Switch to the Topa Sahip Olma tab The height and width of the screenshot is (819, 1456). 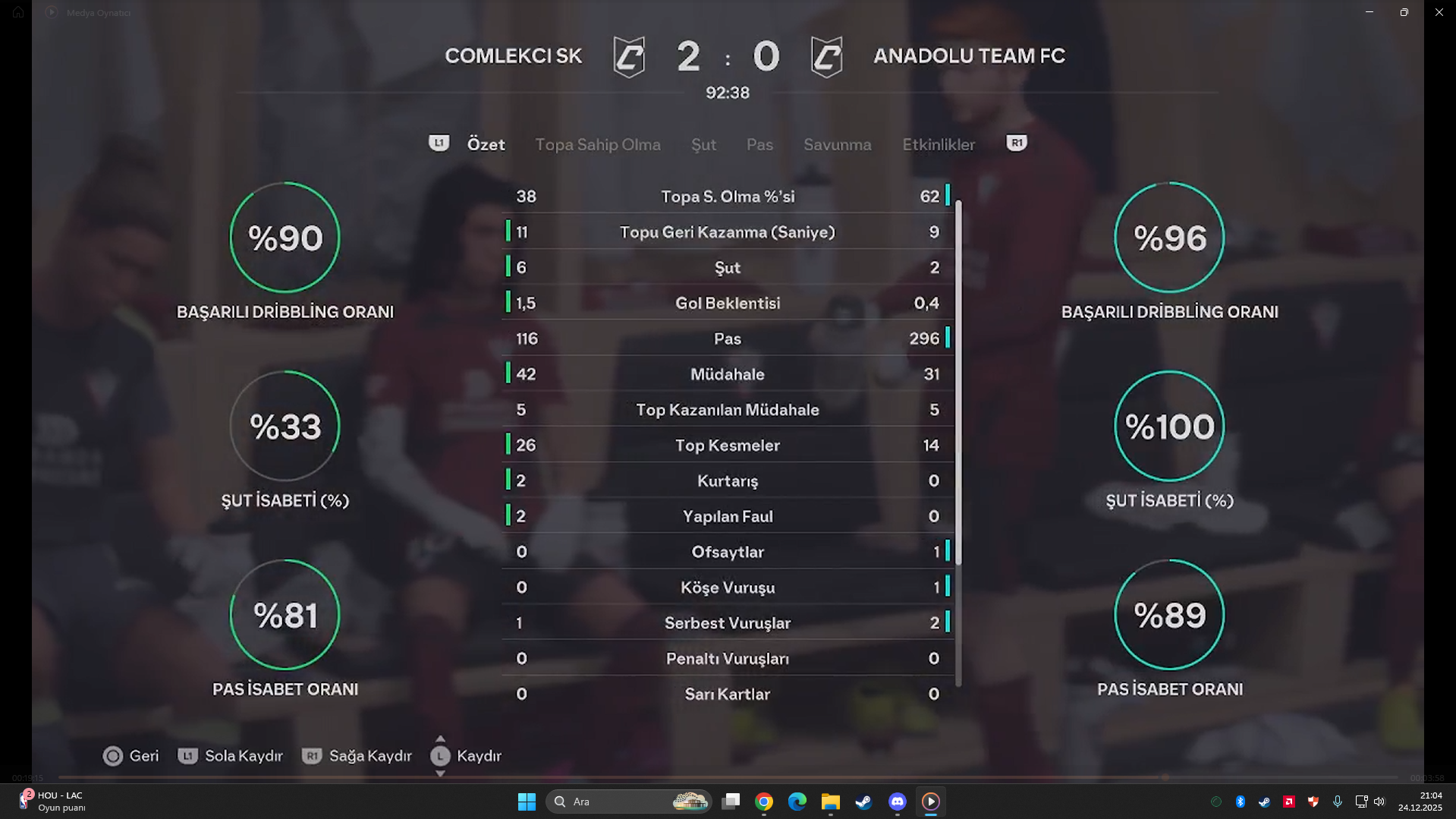(597, 144)
